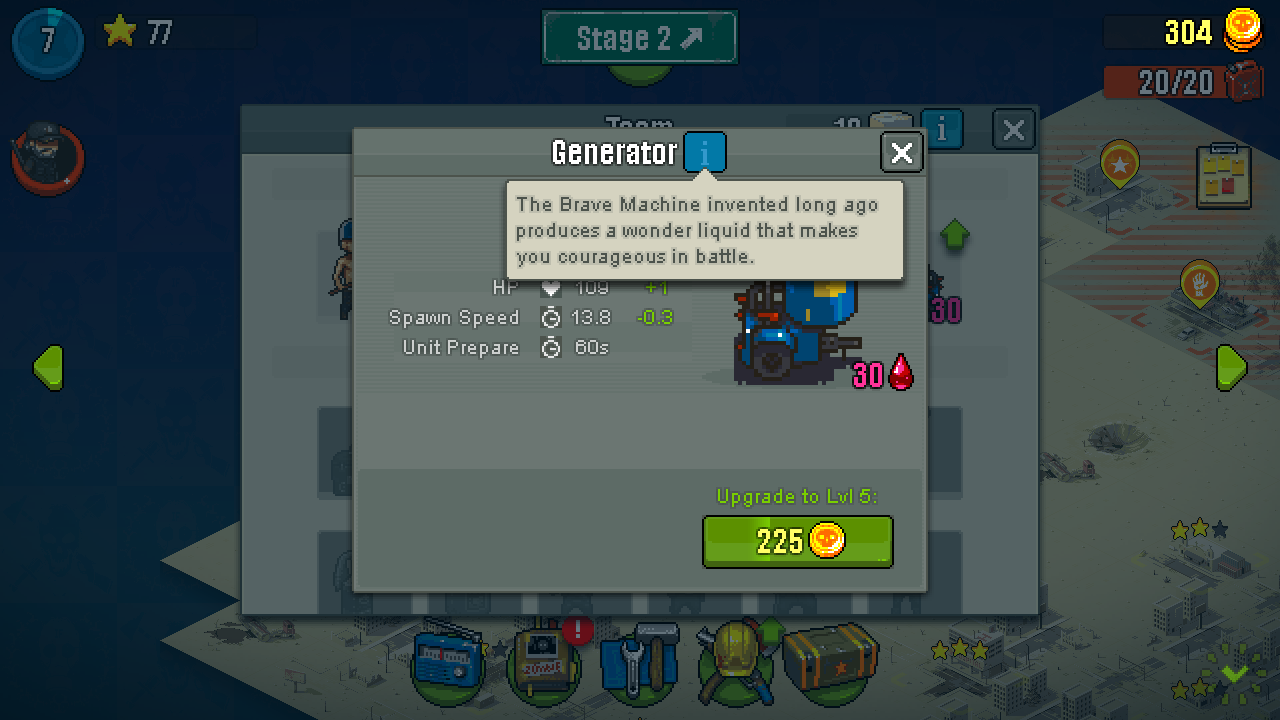Go to the next map with right arrow
Image resolution: width=1280 pixels, height=720 pixels.
click(1231, 368)
